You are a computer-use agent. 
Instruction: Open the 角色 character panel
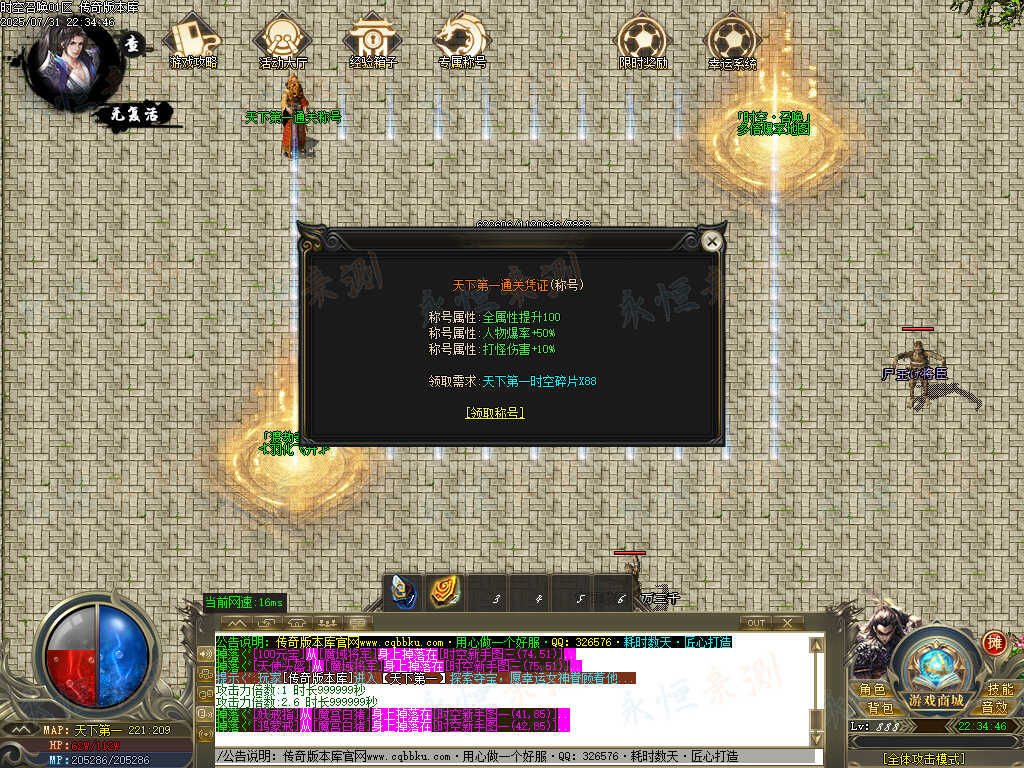click(x=871, y=690)
